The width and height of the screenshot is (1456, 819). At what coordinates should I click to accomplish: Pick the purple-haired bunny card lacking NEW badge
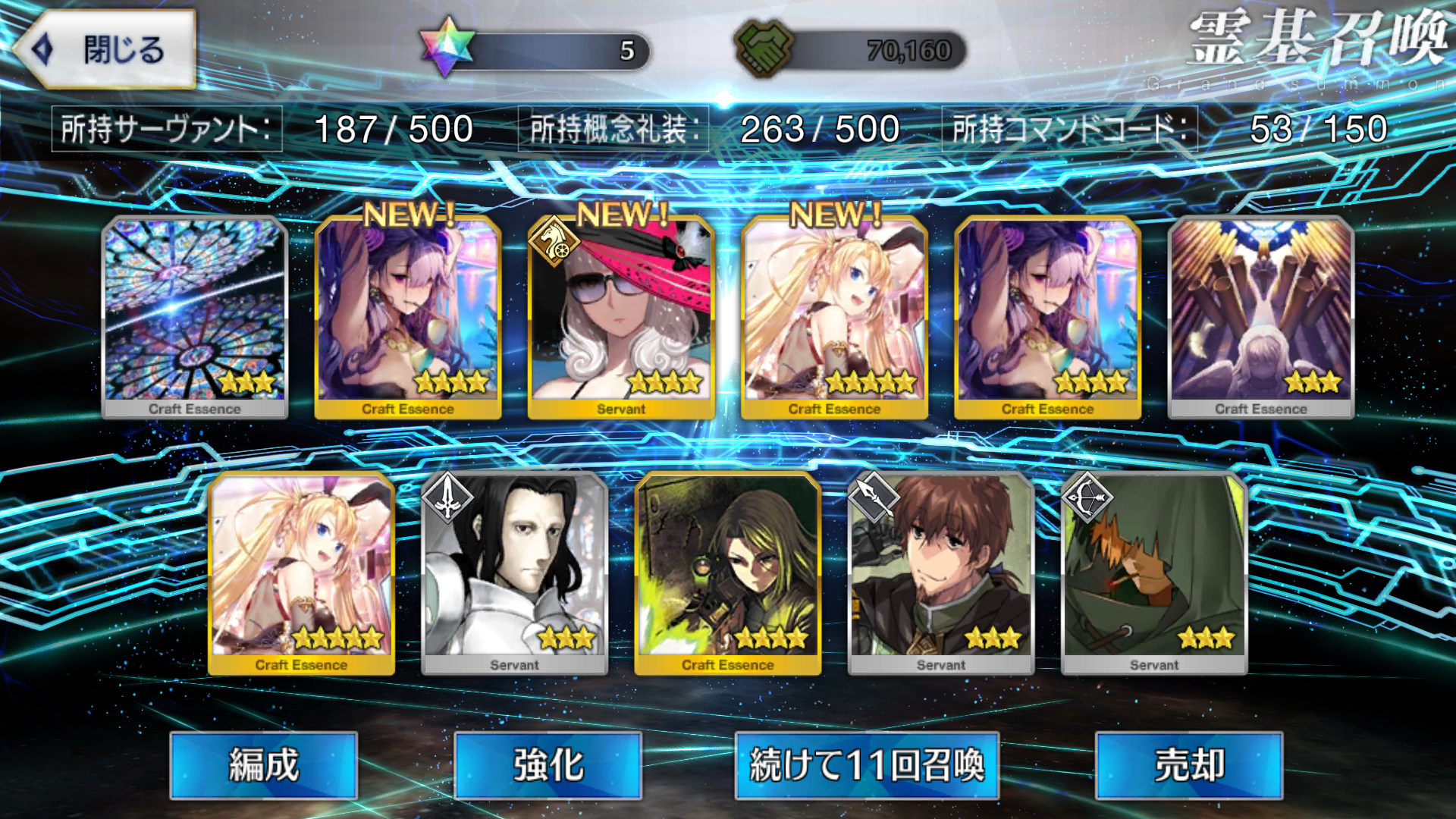[x=1047, y=317]
